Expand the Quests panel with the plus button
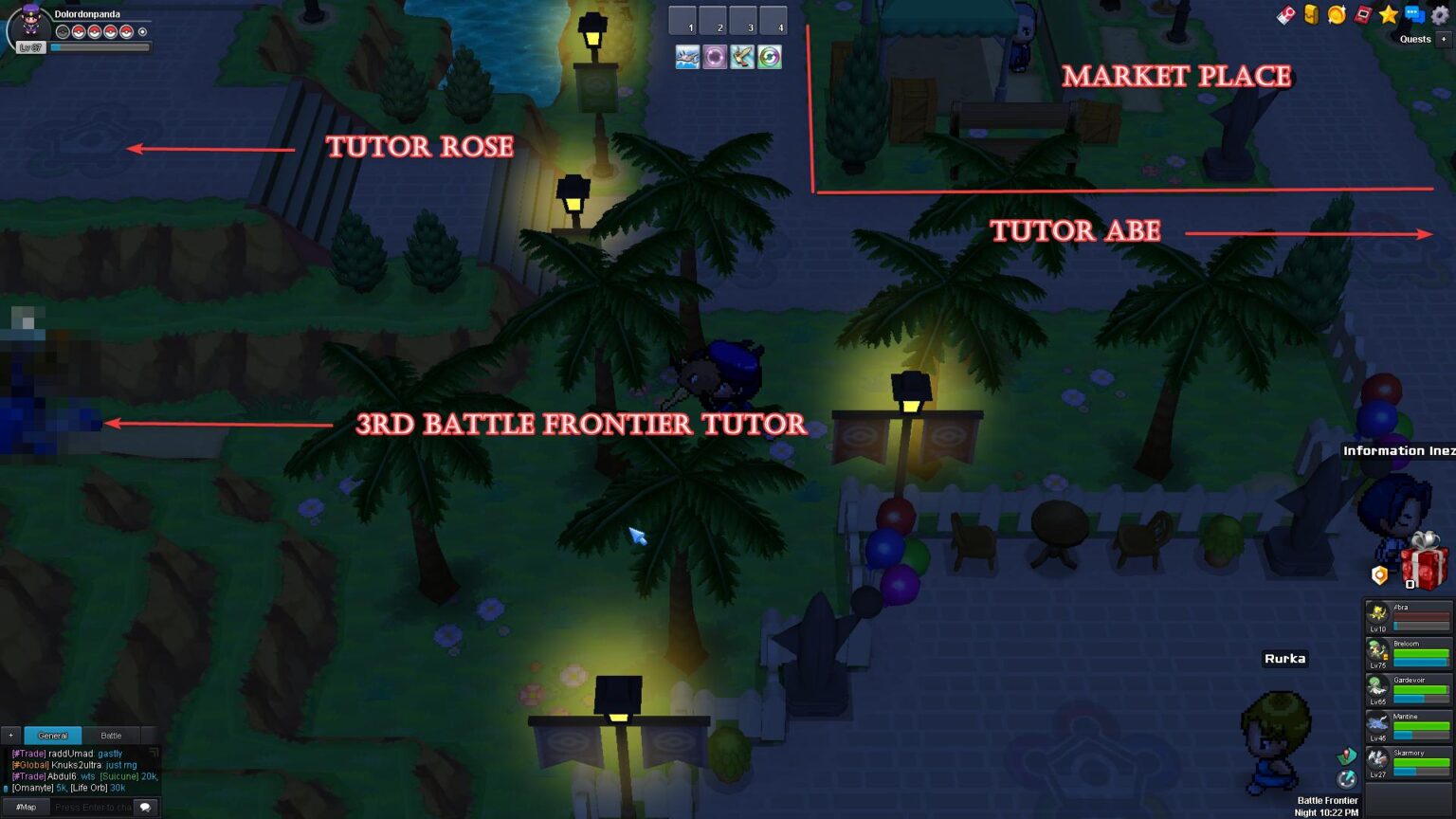 tap(1444, 39)
